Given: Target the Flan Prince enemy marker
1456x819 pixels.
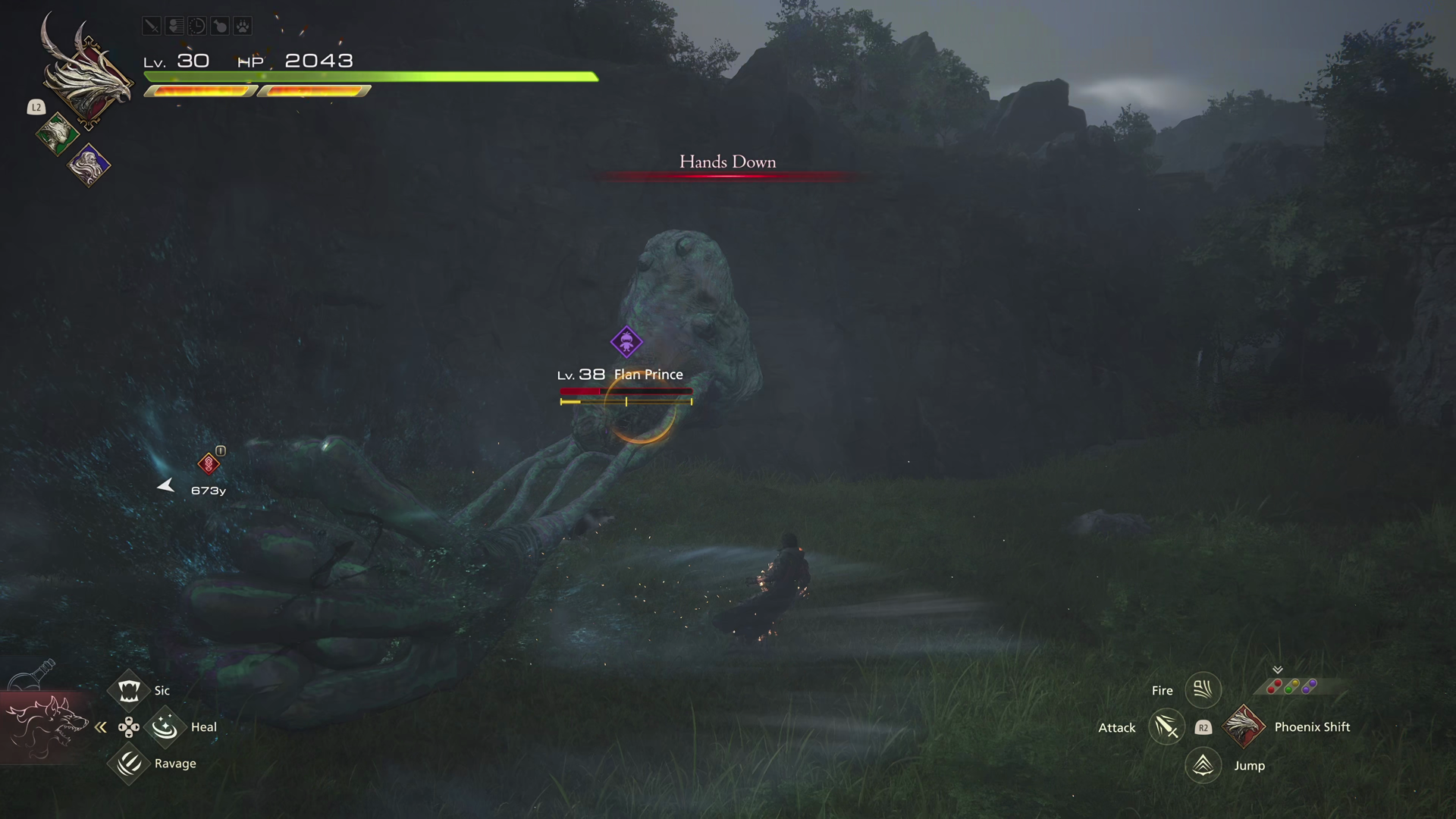Looking at the screenshot, I should 626,342.
